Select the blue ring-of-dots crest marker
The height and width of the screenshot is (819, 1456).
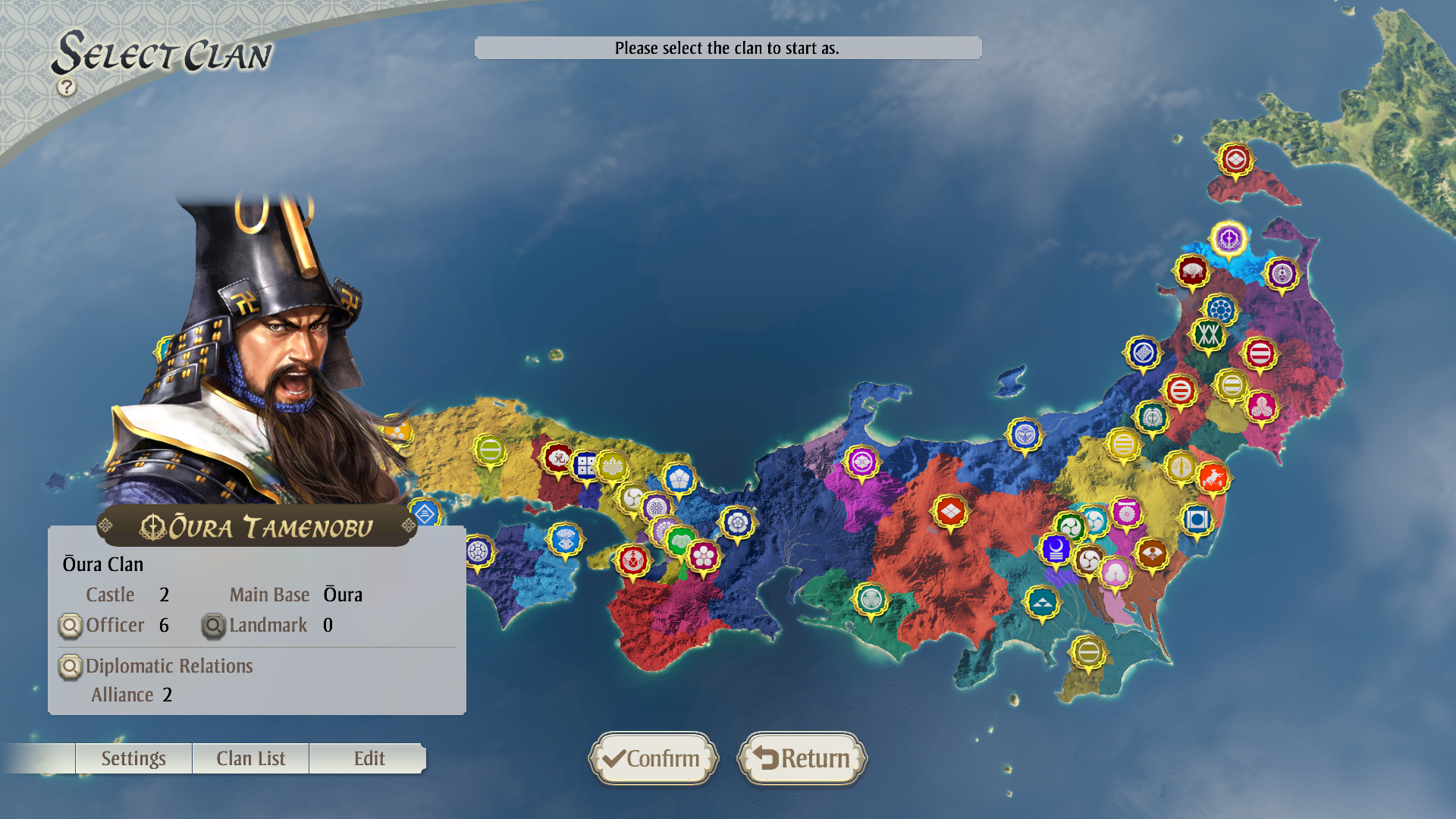point(1220,309)
